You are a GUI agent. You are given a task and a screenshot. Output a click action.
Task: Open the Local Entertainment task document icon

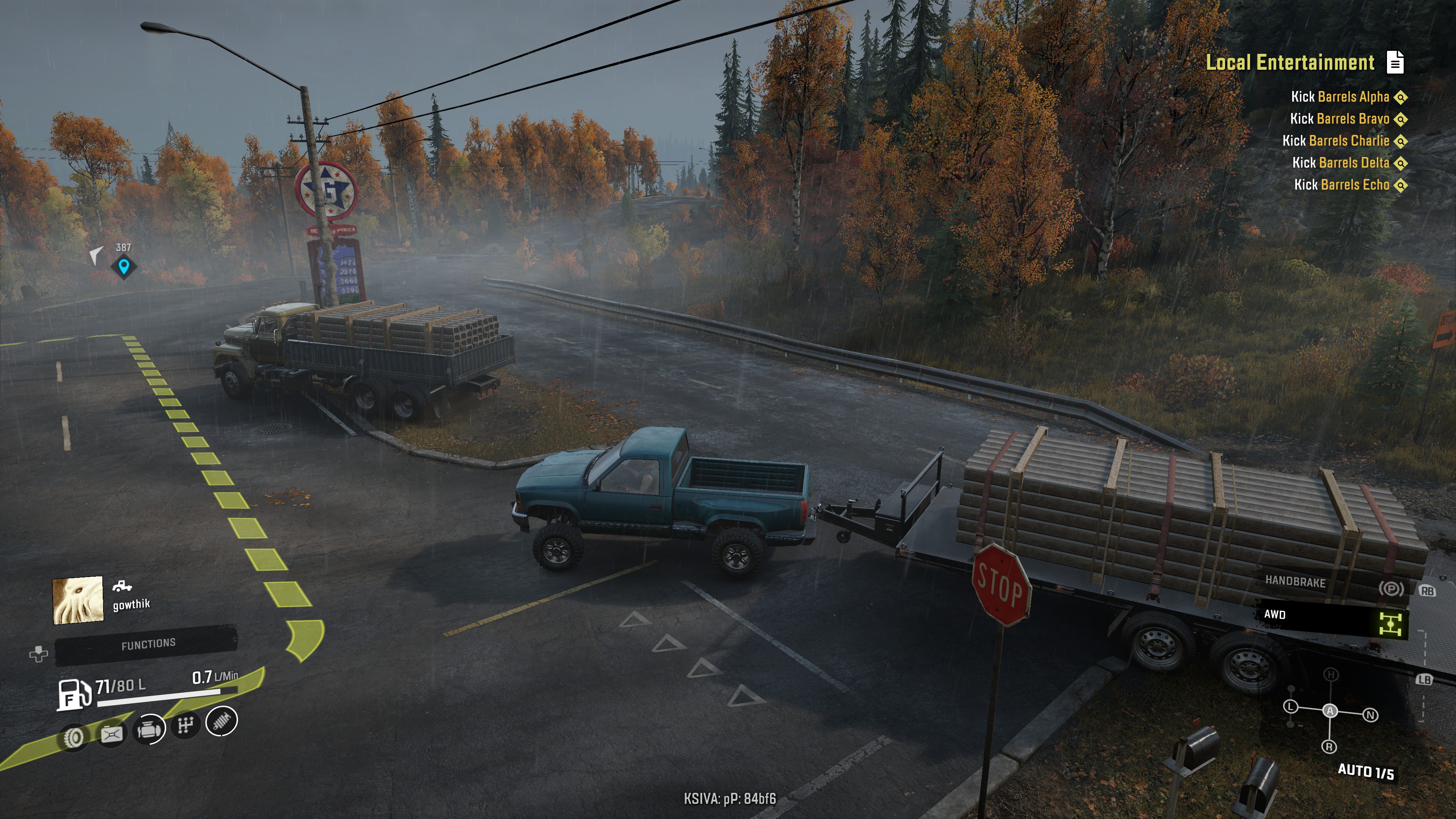click(x=1395, y=62)
